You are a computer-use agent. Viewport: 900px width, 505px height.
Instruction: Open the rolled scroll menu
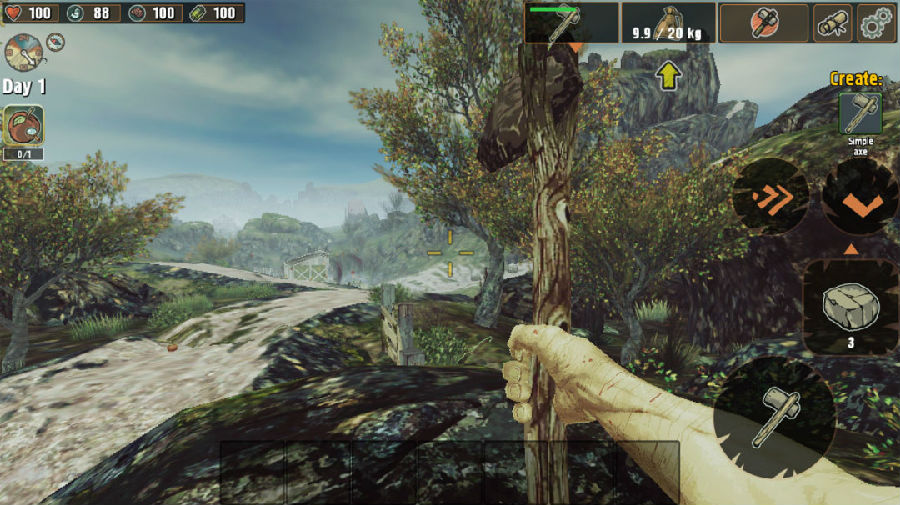[832, 22]
